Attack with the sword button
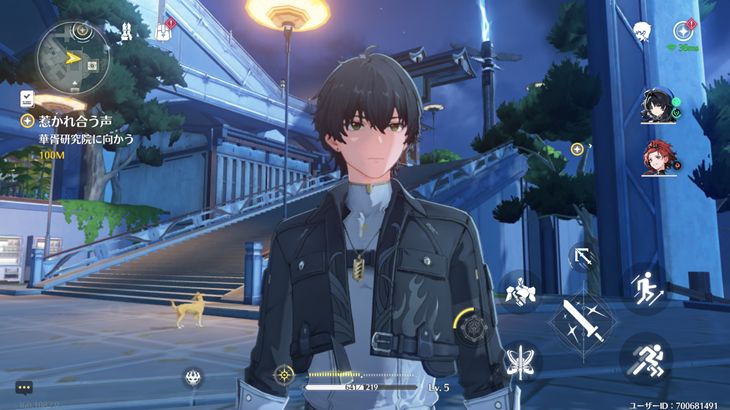Image resolution: width=730 pixels, height=410 pixels. (583, 320)
